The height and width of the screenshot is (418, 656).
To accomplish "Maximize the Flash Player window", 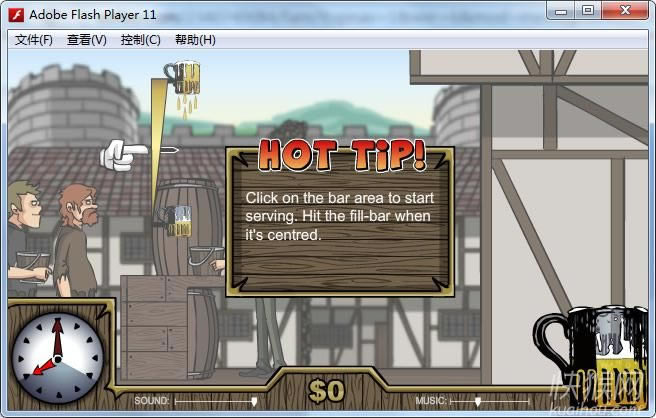I will point(588,11).
